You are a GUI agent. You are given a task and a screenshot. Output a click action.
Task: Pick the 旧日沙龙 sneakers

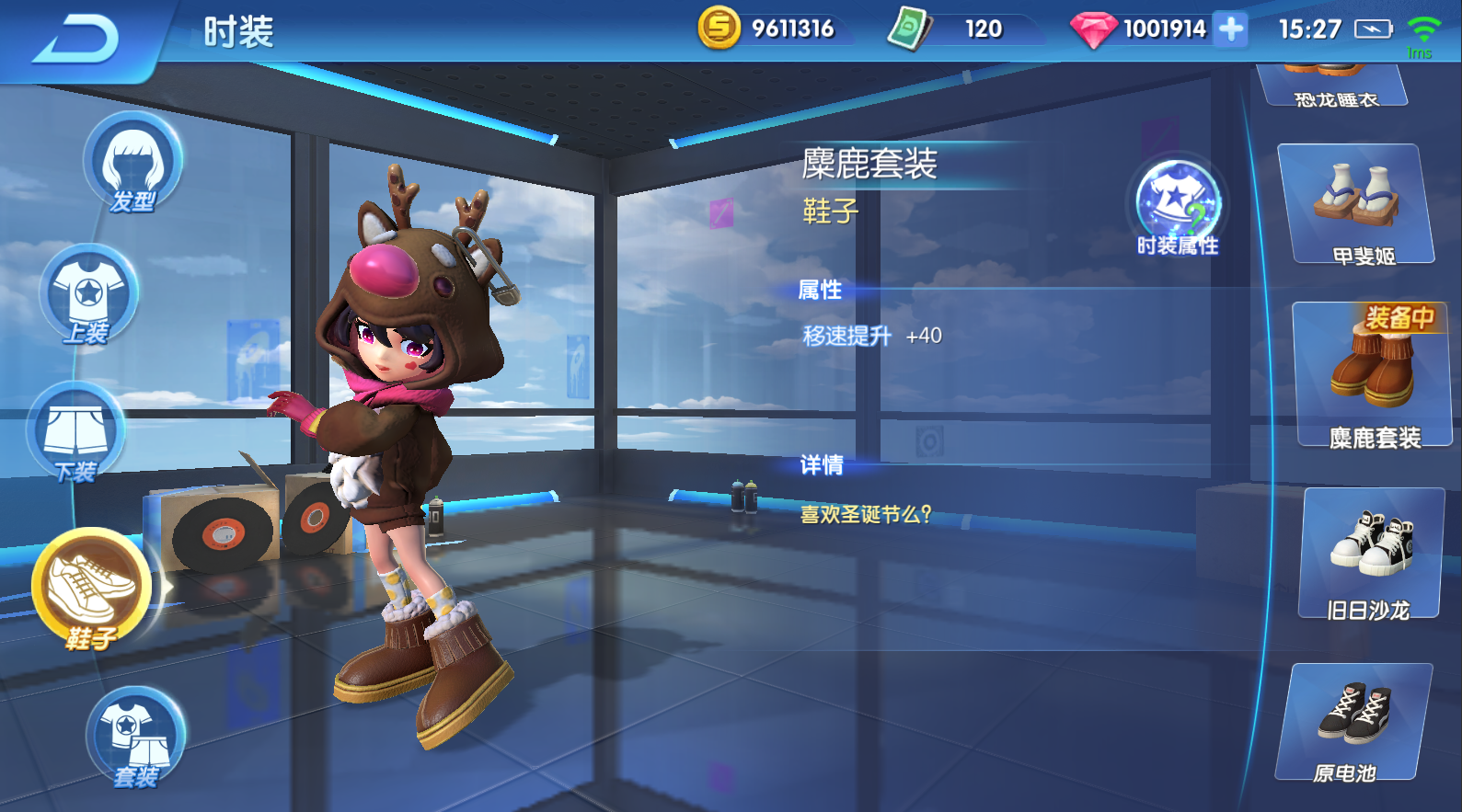(x=1371, y=554)
